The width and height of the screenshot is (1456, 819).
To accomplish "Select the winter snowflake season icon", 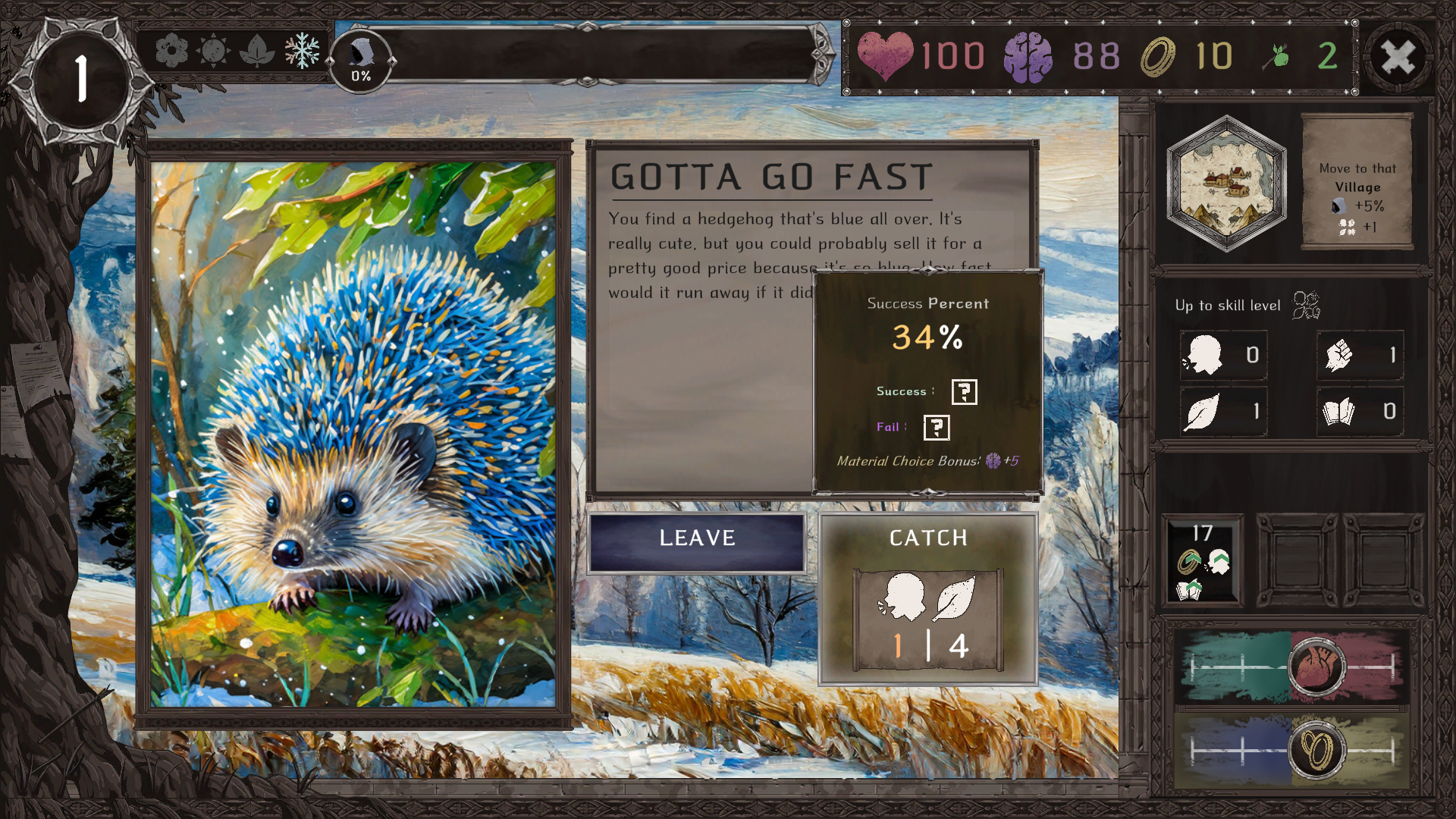I will (x=302, y=51).
